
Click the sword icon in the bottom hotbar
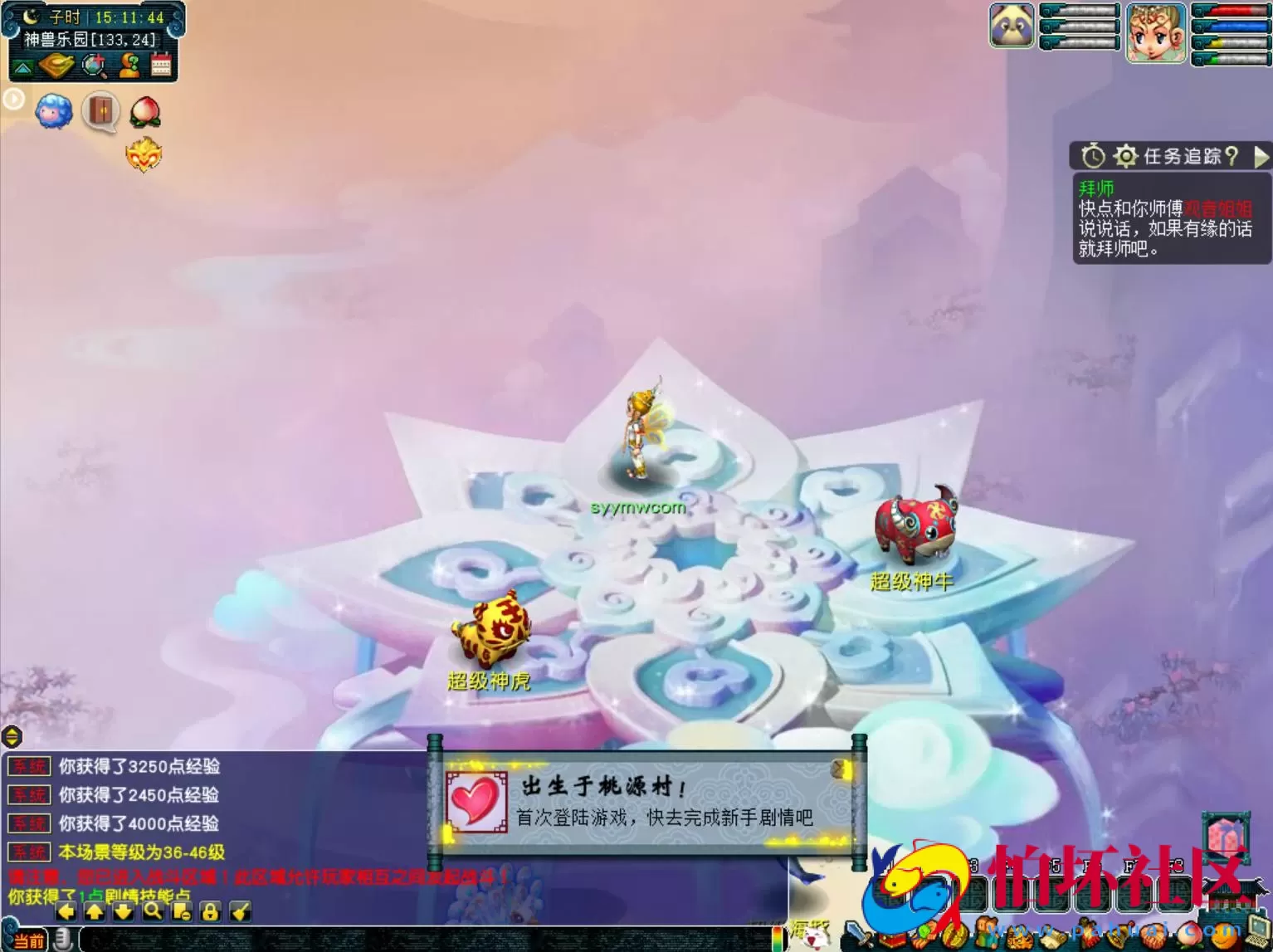click(x=857, y=935)
